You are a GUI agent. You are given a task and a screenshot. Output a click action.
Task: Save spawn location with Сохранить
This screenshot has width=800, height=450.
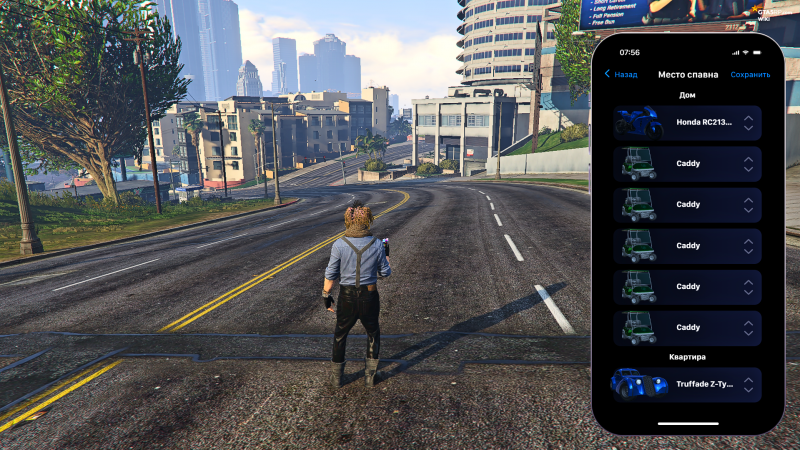click(x=750, y=74)
